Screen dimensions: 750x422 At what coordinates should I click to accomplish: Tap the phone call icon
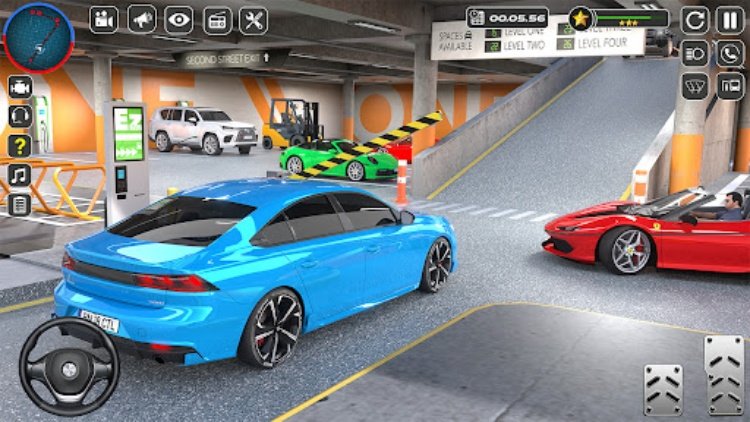(730, 53)
